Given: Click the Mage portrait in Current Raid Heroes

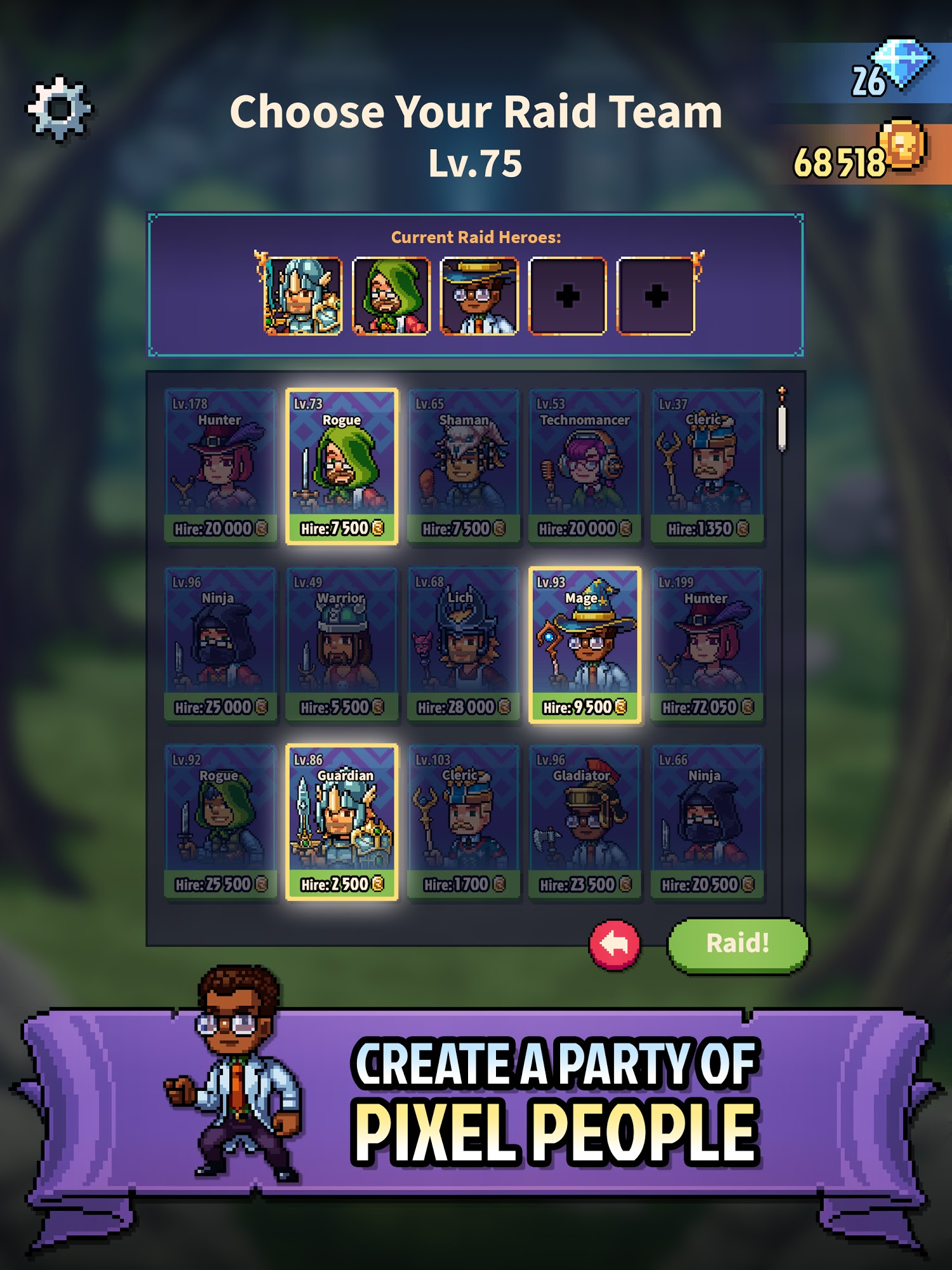Looking at the screenshot, I should coord(479,295).
